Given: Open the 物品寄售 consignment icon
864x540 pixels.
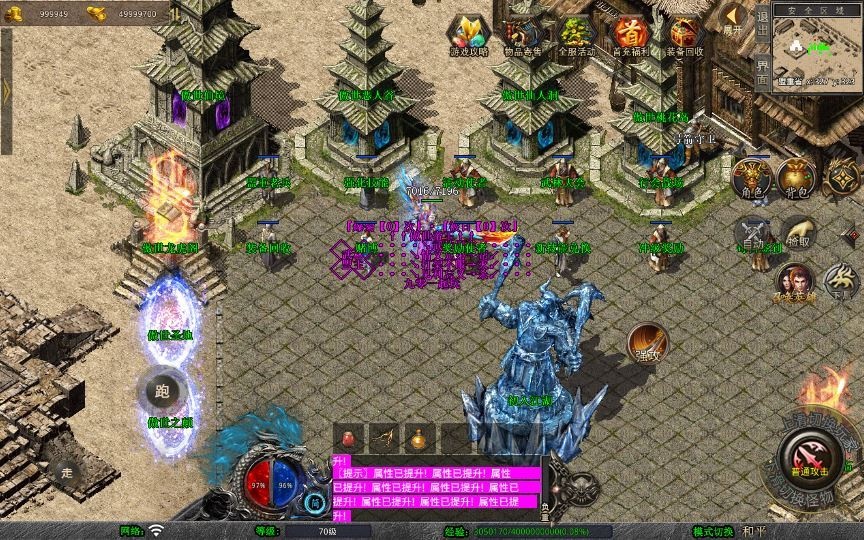Looking at the screenshot, I should 523,34.
